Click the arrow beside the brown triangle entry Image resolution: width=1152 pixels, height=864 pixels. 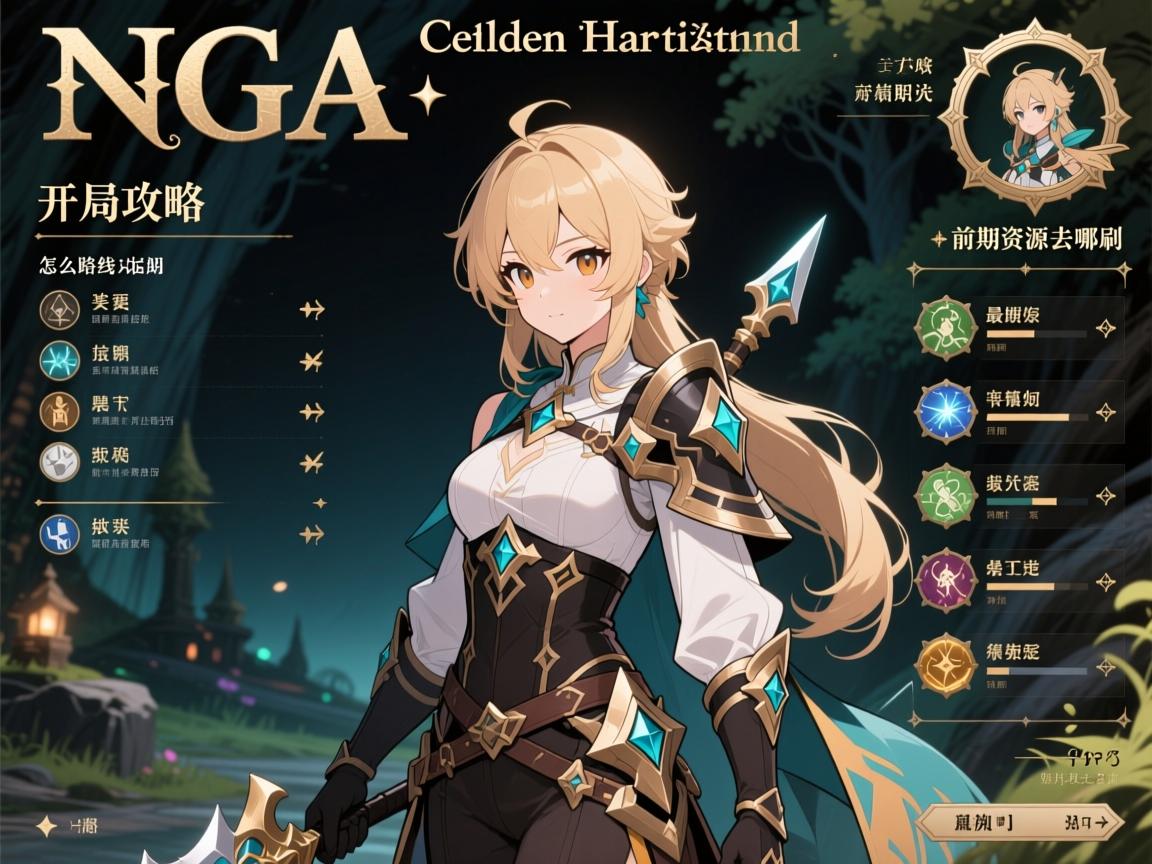tap(312, 310)
